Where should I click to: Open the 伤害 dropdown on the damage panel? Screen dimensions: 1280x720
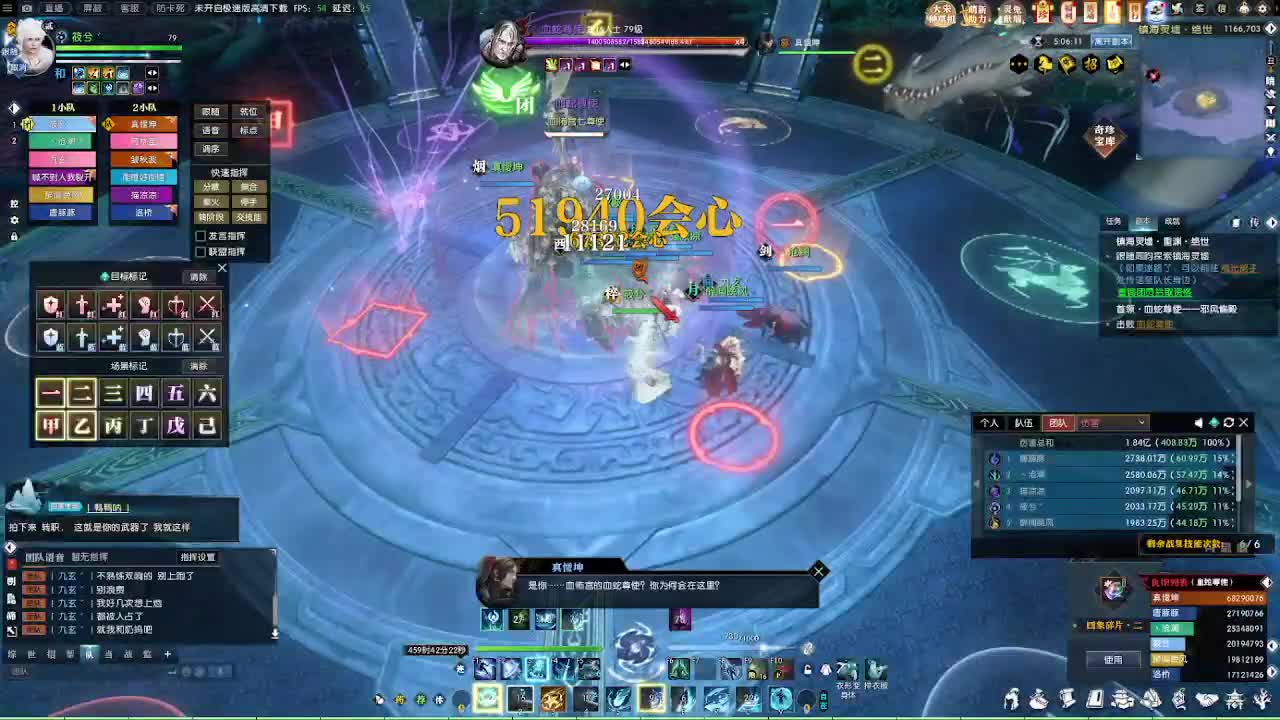click(1112, 422)
